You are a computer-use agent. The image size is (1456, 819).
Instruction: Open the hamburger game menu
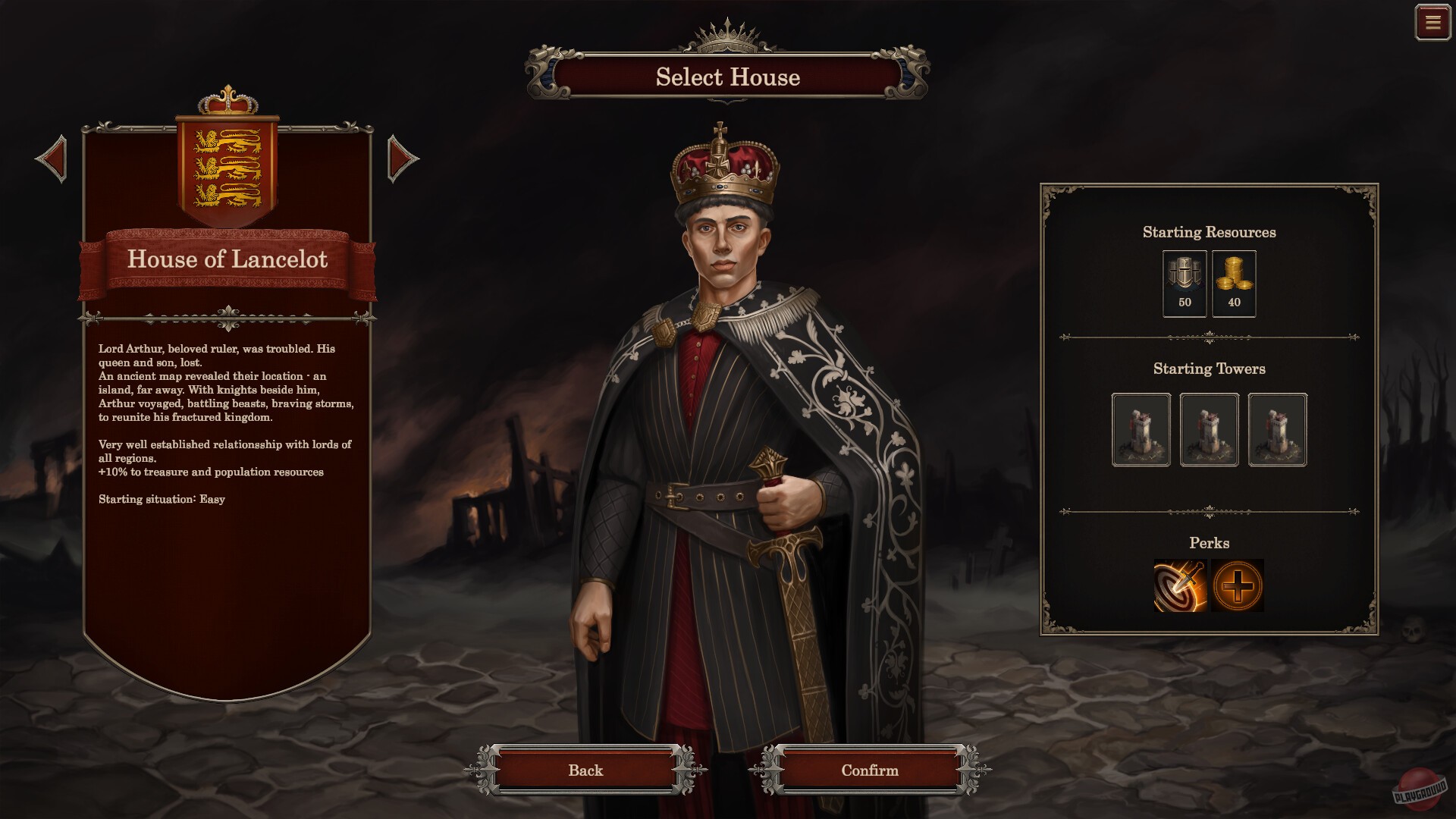pos(1432,23)
